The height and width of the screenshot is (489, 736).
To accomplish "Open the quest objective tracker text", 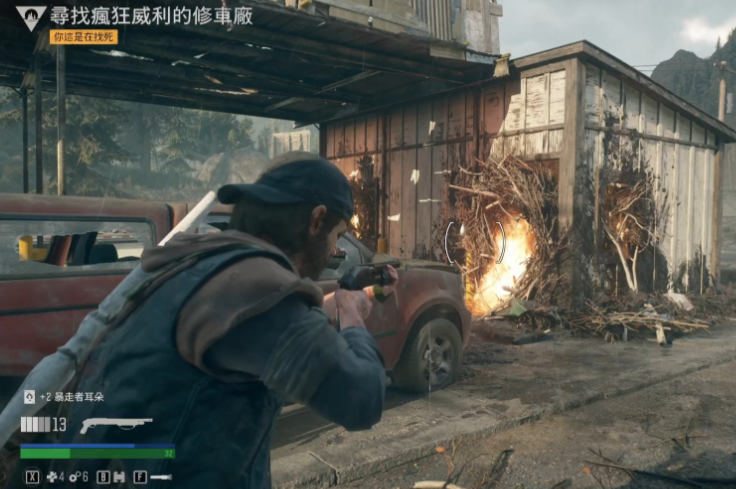I will tap(151, 15).
